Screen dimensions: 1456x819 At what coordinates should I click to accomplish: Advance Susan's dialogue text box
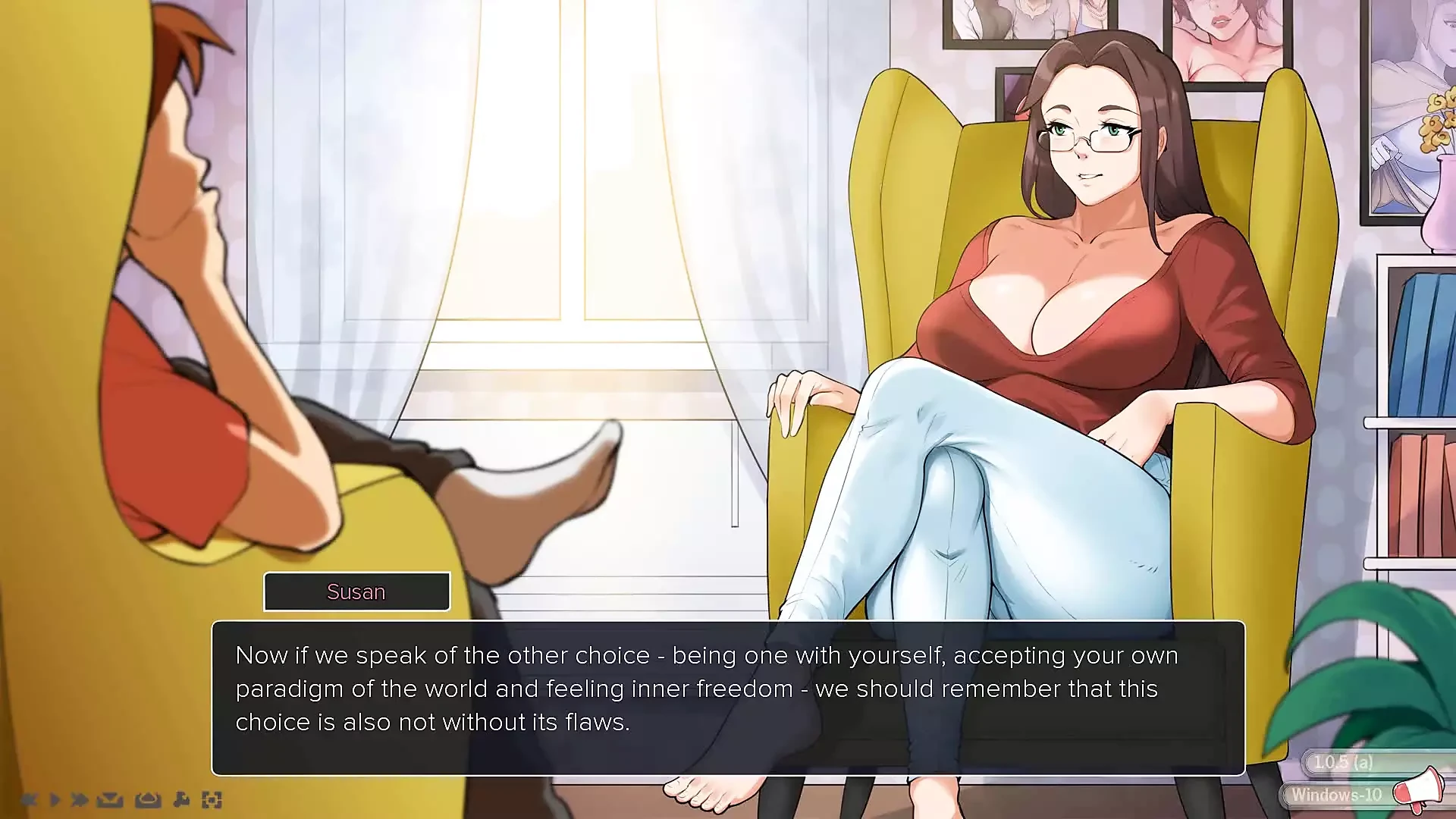tap(728, 698)
